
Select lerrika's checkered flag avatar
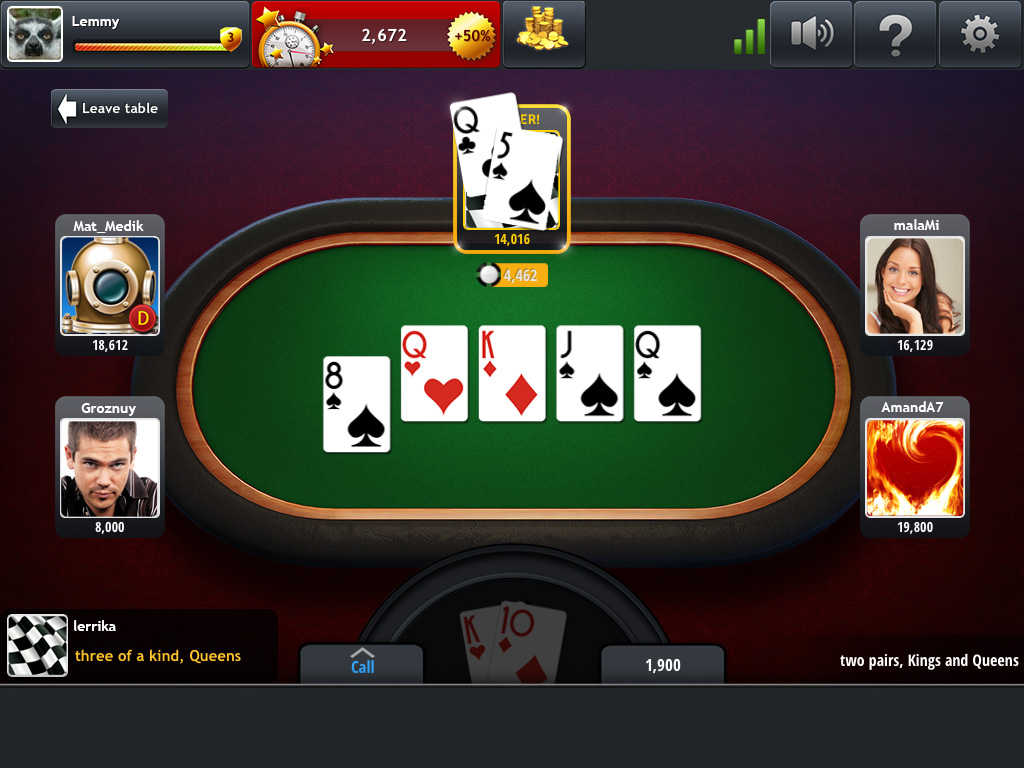tap(38, 645)
